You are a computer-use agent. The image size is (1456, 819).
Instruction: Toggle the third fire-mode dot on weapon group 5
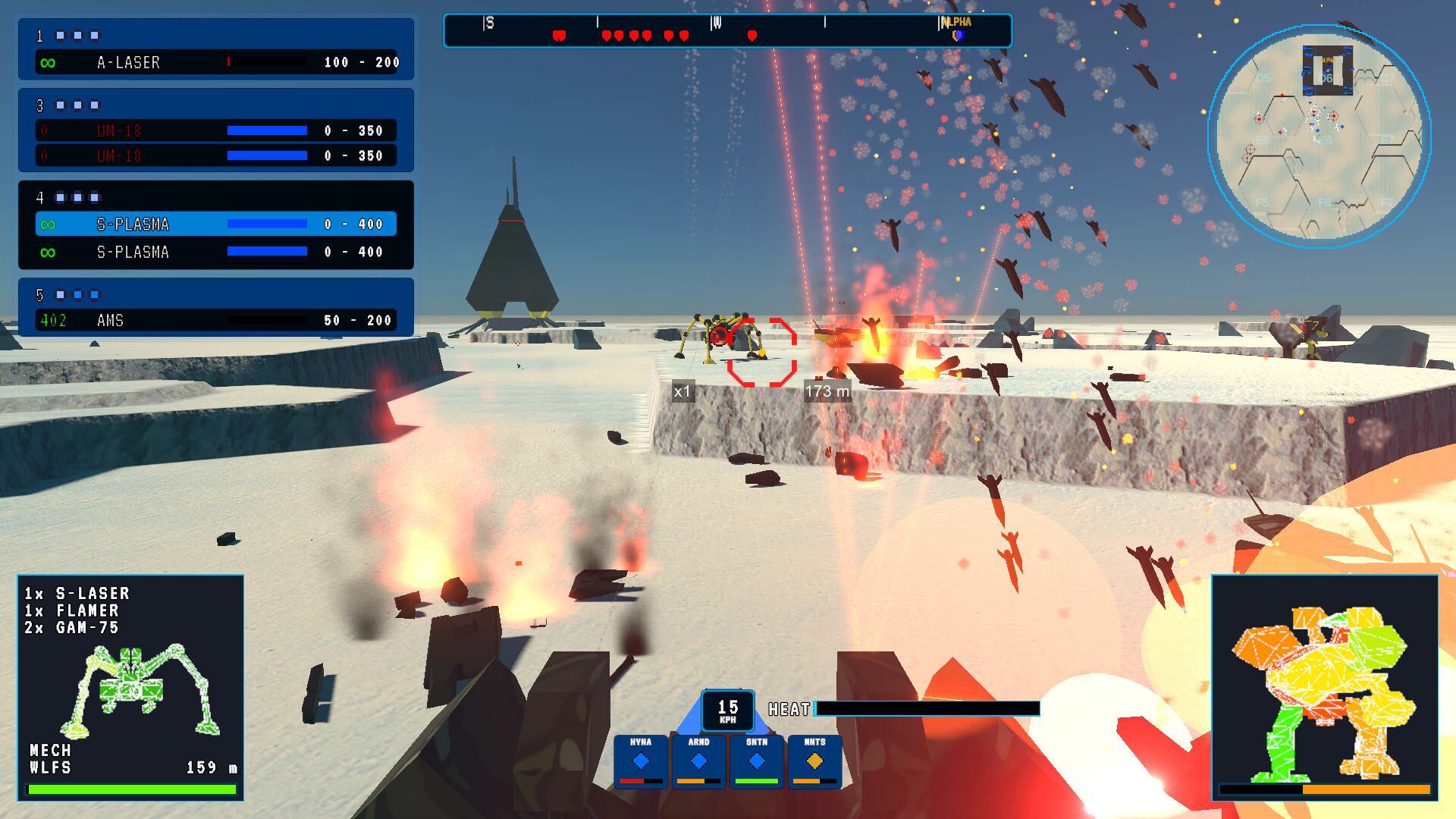point(94,293)
